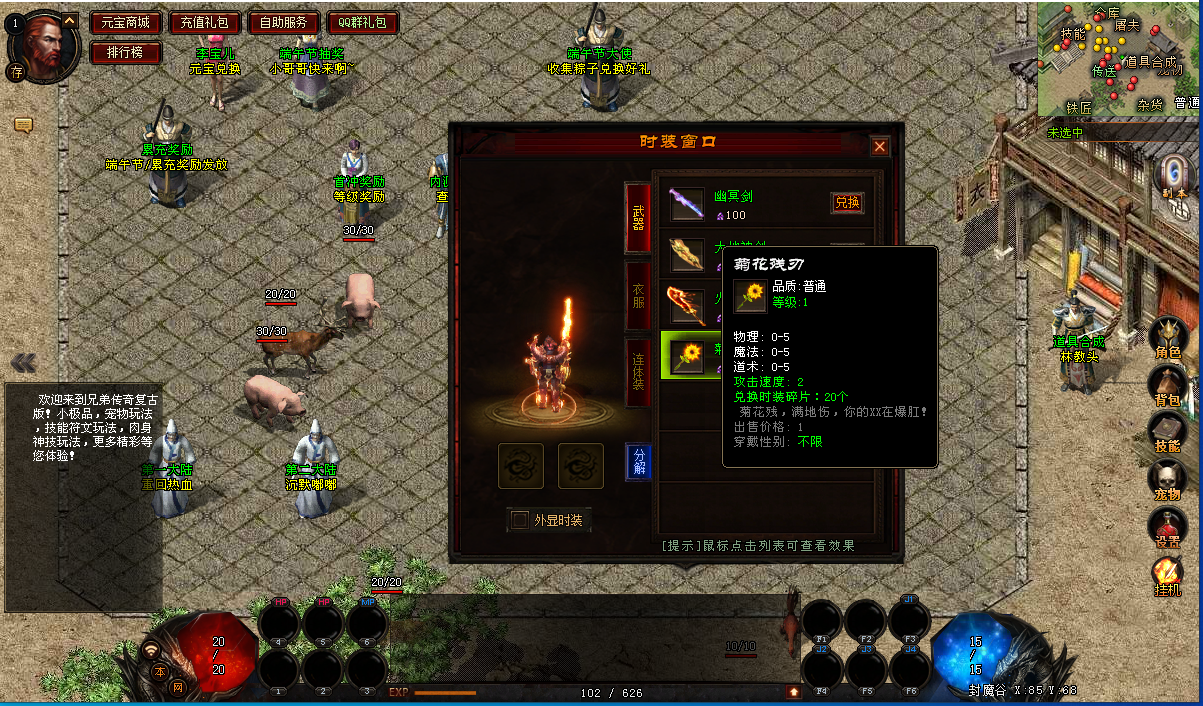
Task: Switch to the 连体装 full-suit tab
Action: tap(638, 371)
